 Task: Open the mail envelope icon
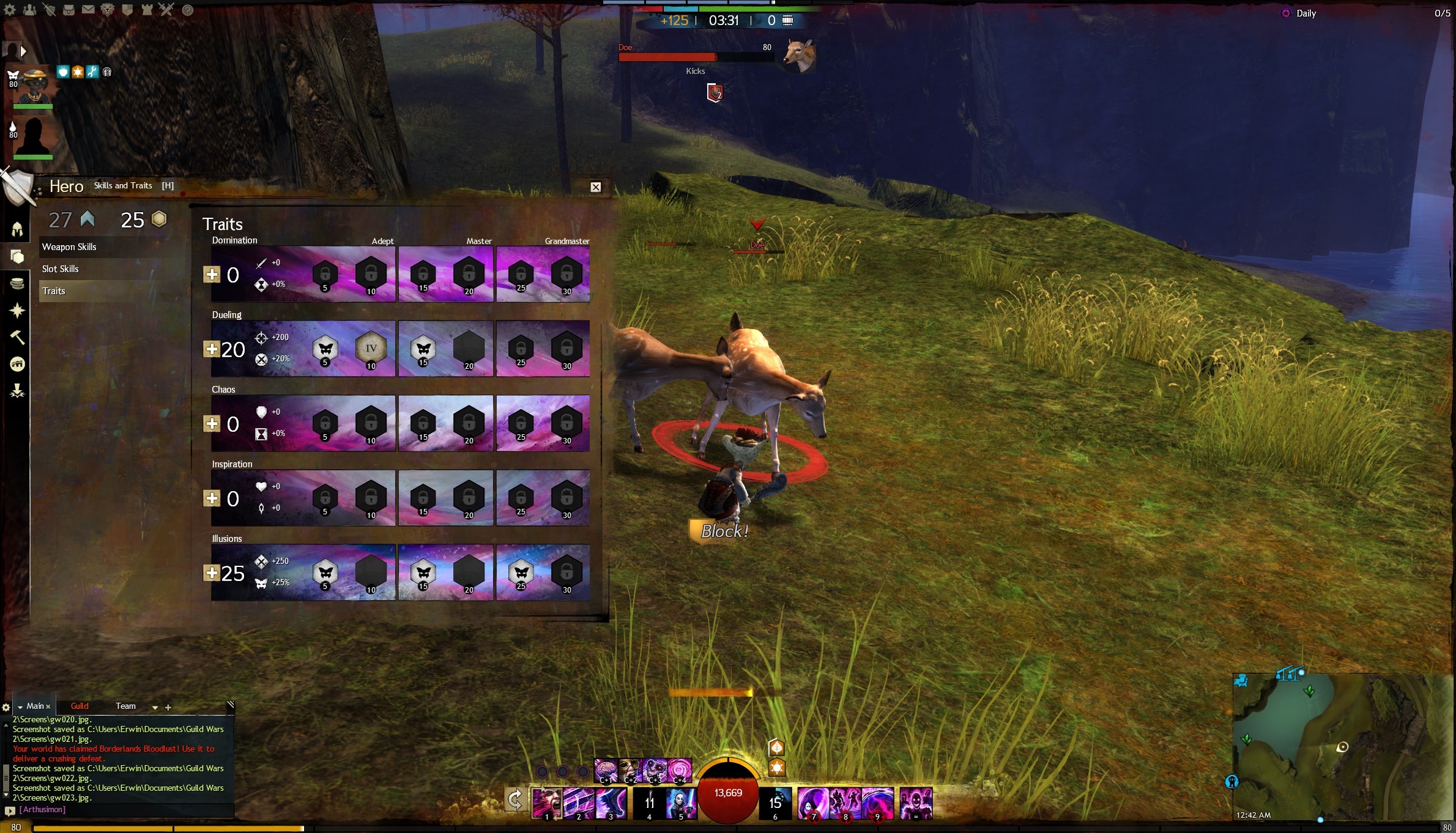(x=88, y=10)
